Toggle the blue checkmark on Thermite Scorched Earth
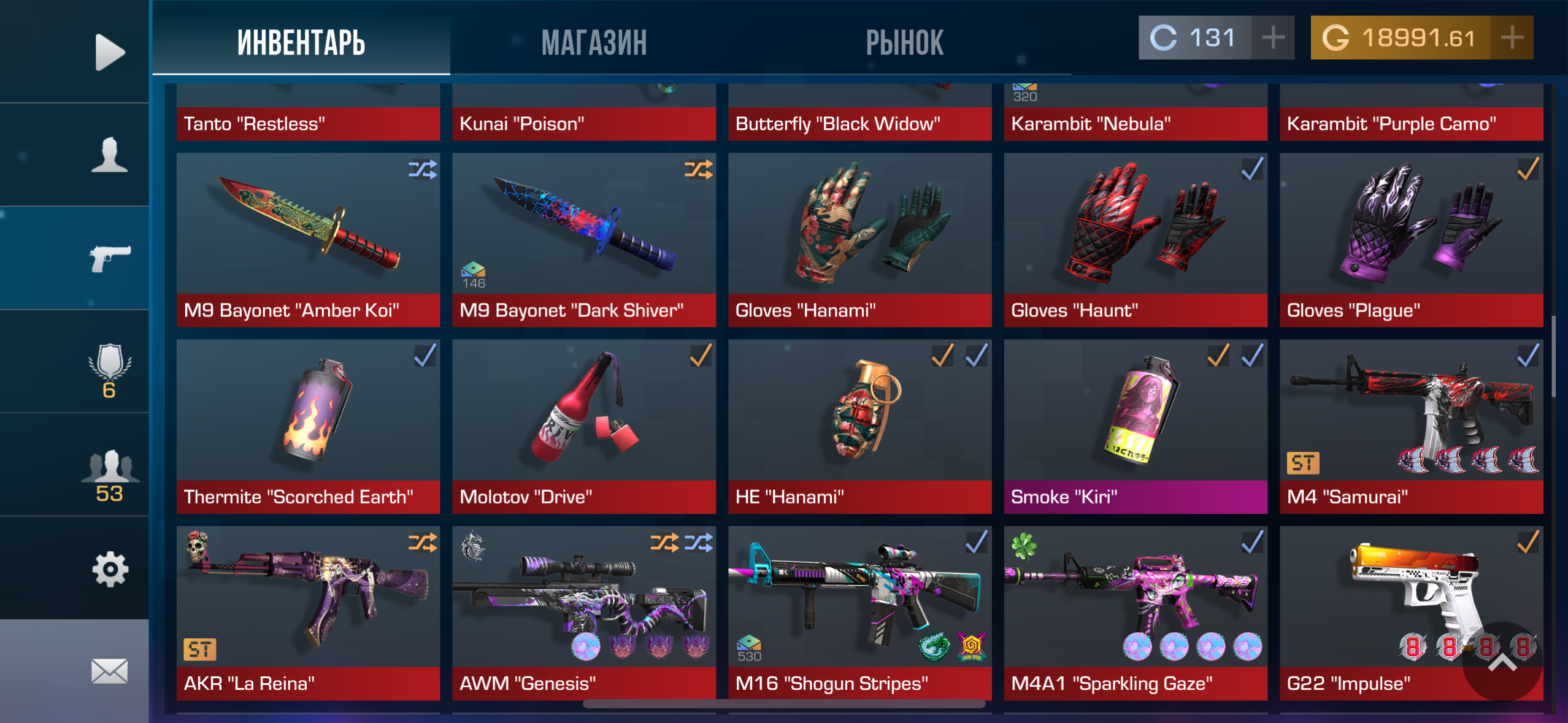 coord(425,357)
